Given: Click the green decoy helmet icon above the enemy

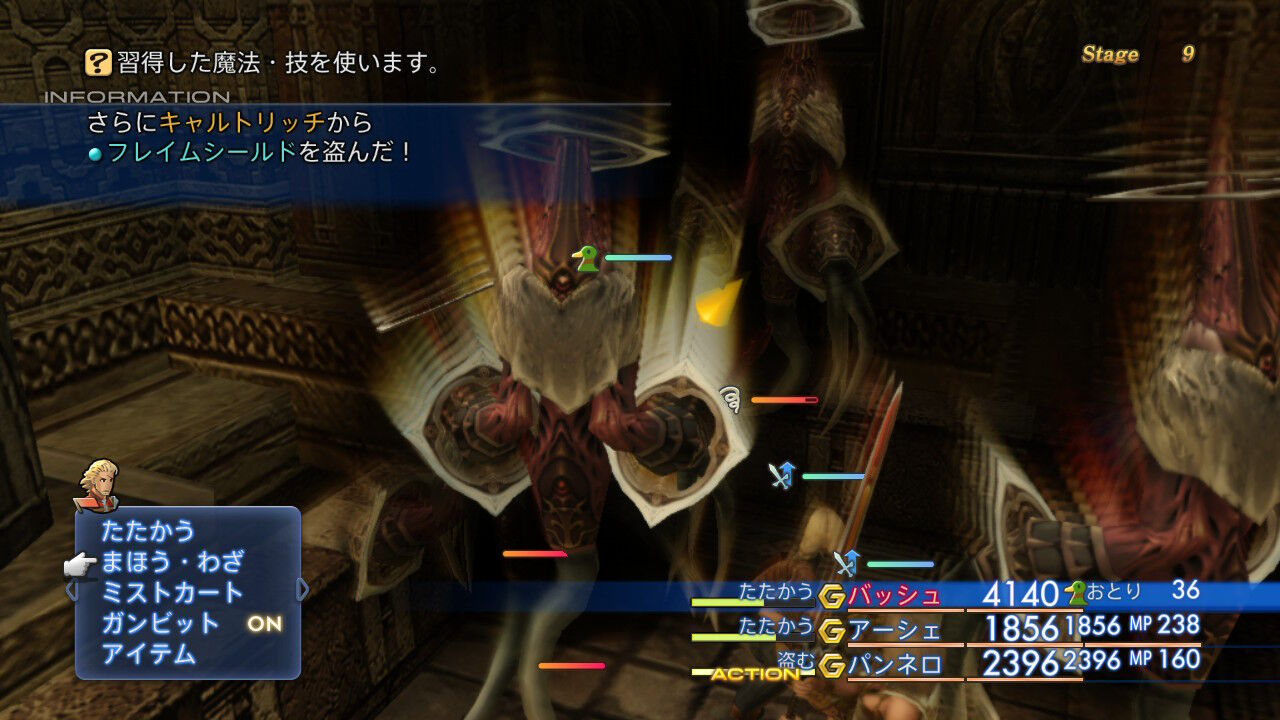Looking at the screenshot, I should [584, 258].
